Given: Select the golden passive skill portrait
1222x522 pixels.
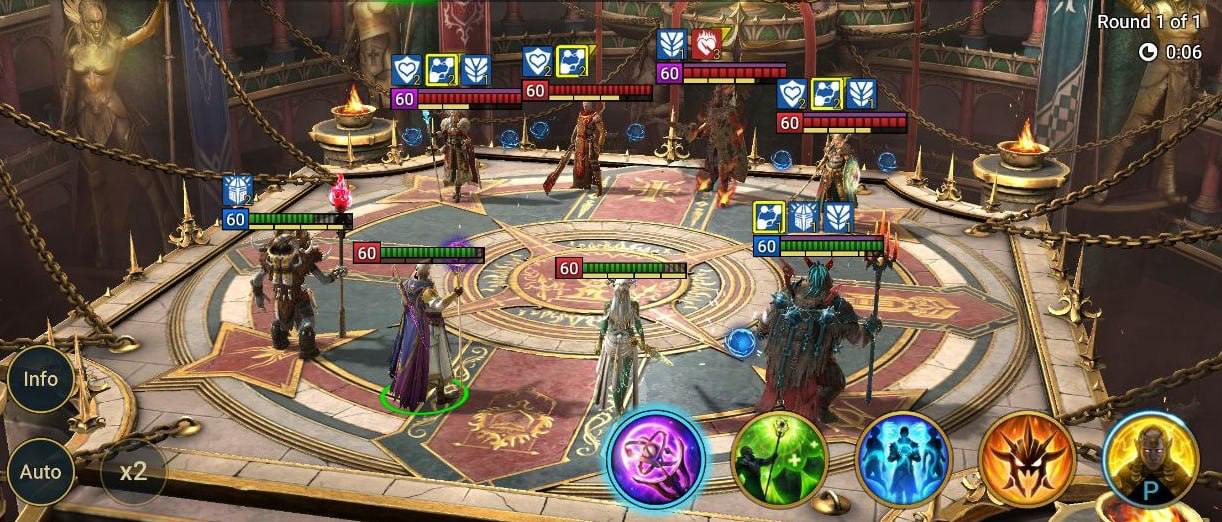Looking at the screenshot, I should (x=1150, y=459).
